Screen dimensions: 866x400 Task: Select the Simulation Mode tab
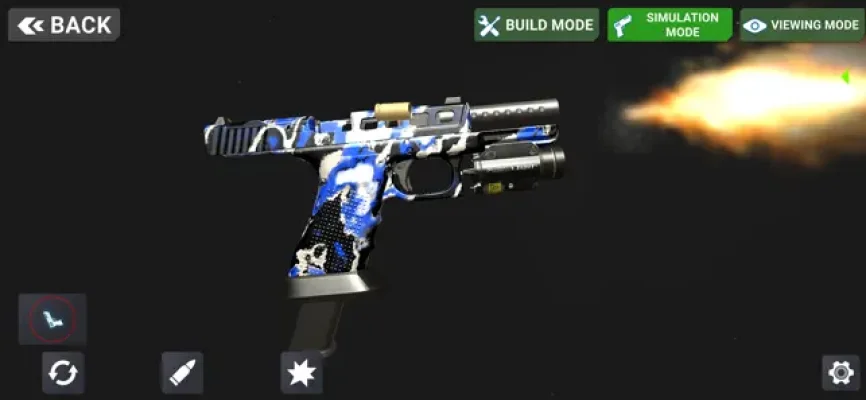669,25
